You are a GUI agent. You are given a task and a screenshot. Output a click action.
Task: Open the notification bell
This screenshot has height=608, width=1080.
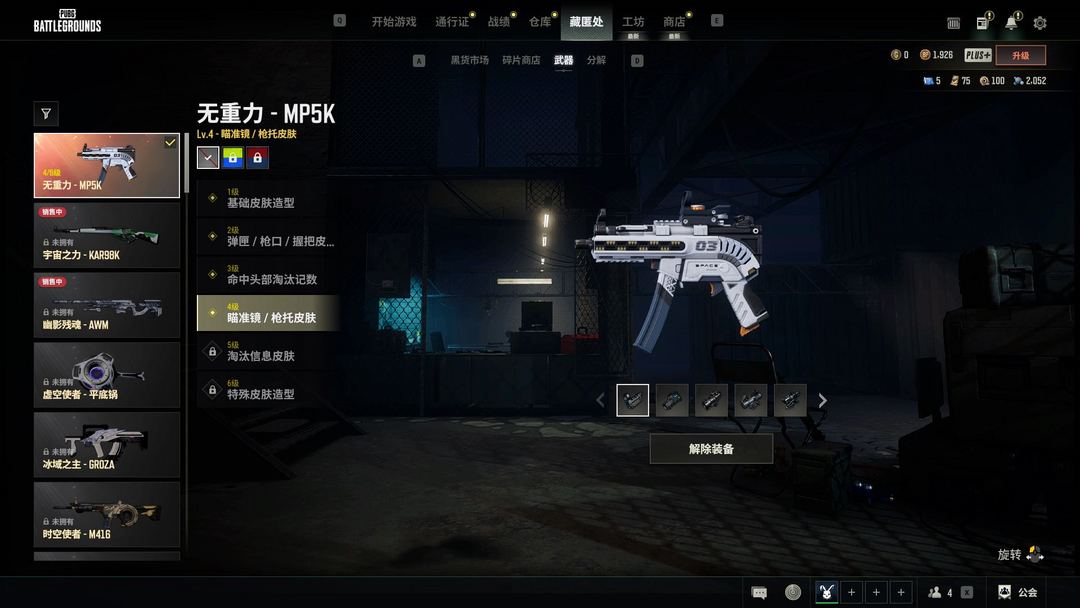click(x=1011, y=23)
